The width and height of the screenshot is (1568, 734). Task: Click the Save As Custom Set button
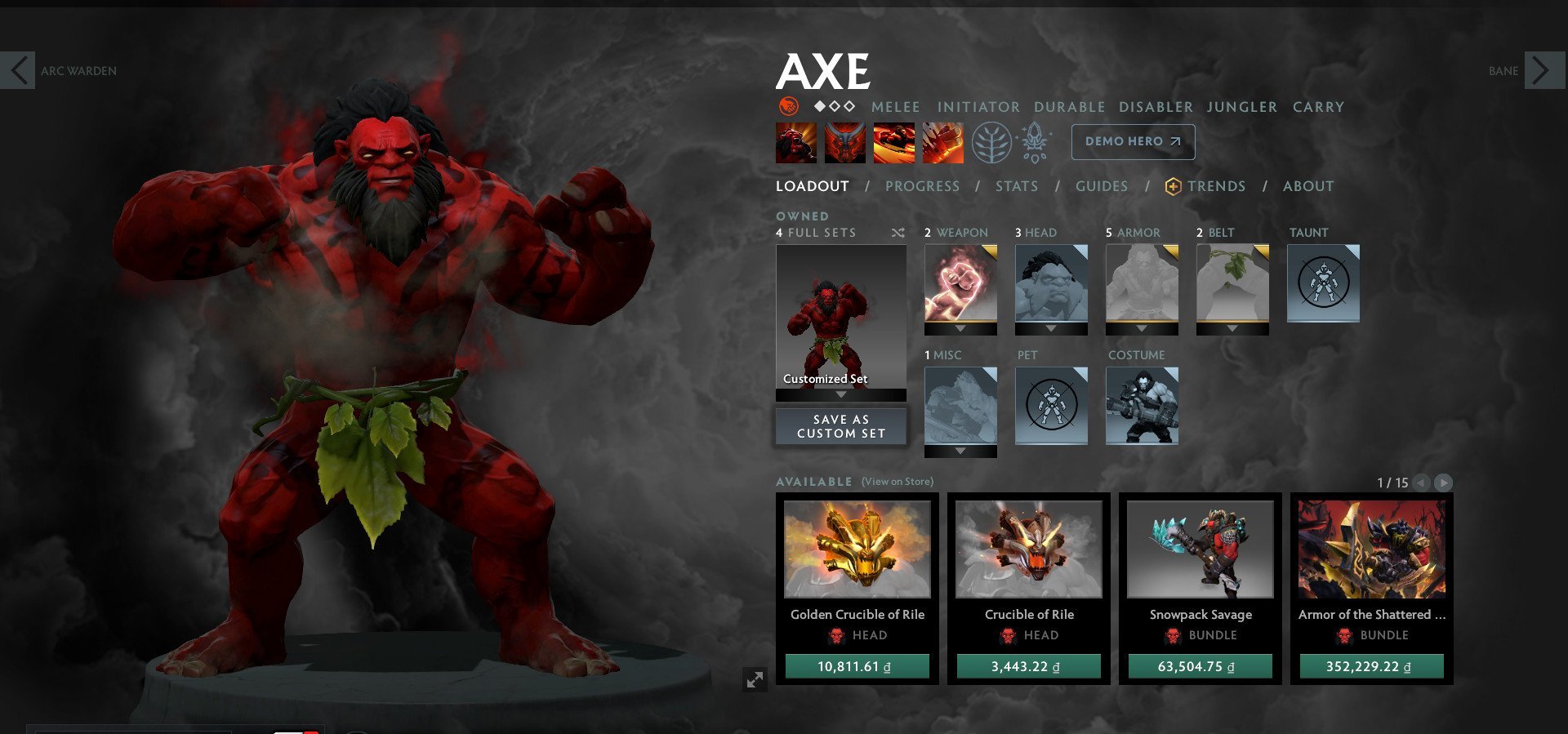[840, 425]
